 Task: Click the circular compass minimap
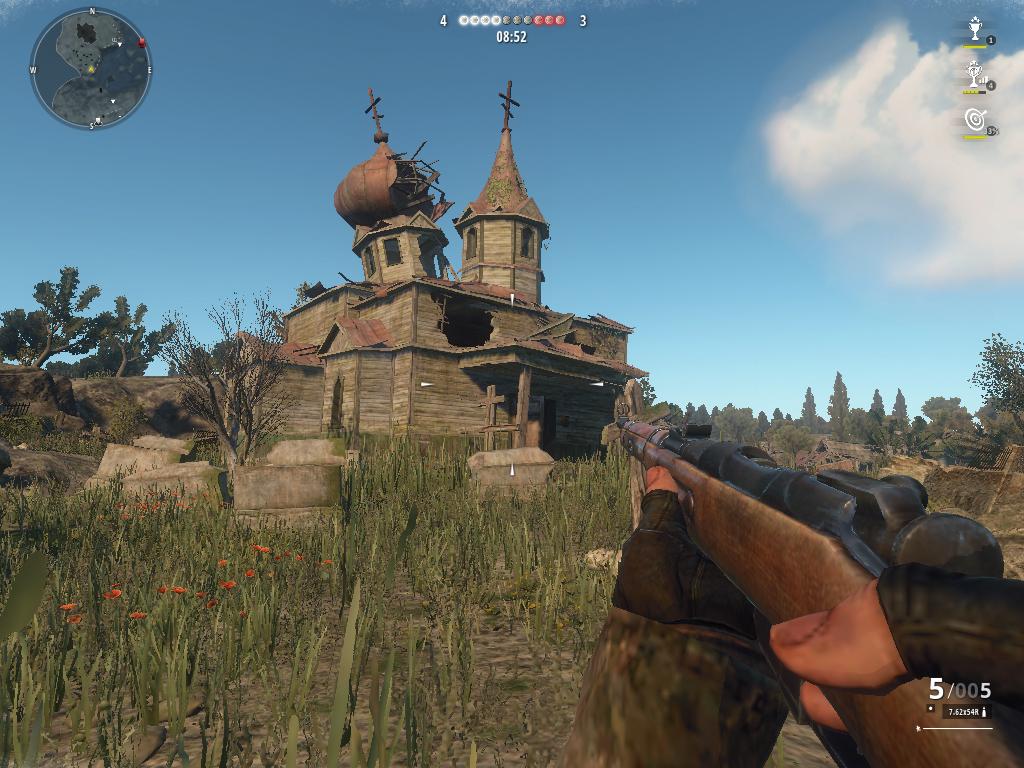[x=91, y=68]
